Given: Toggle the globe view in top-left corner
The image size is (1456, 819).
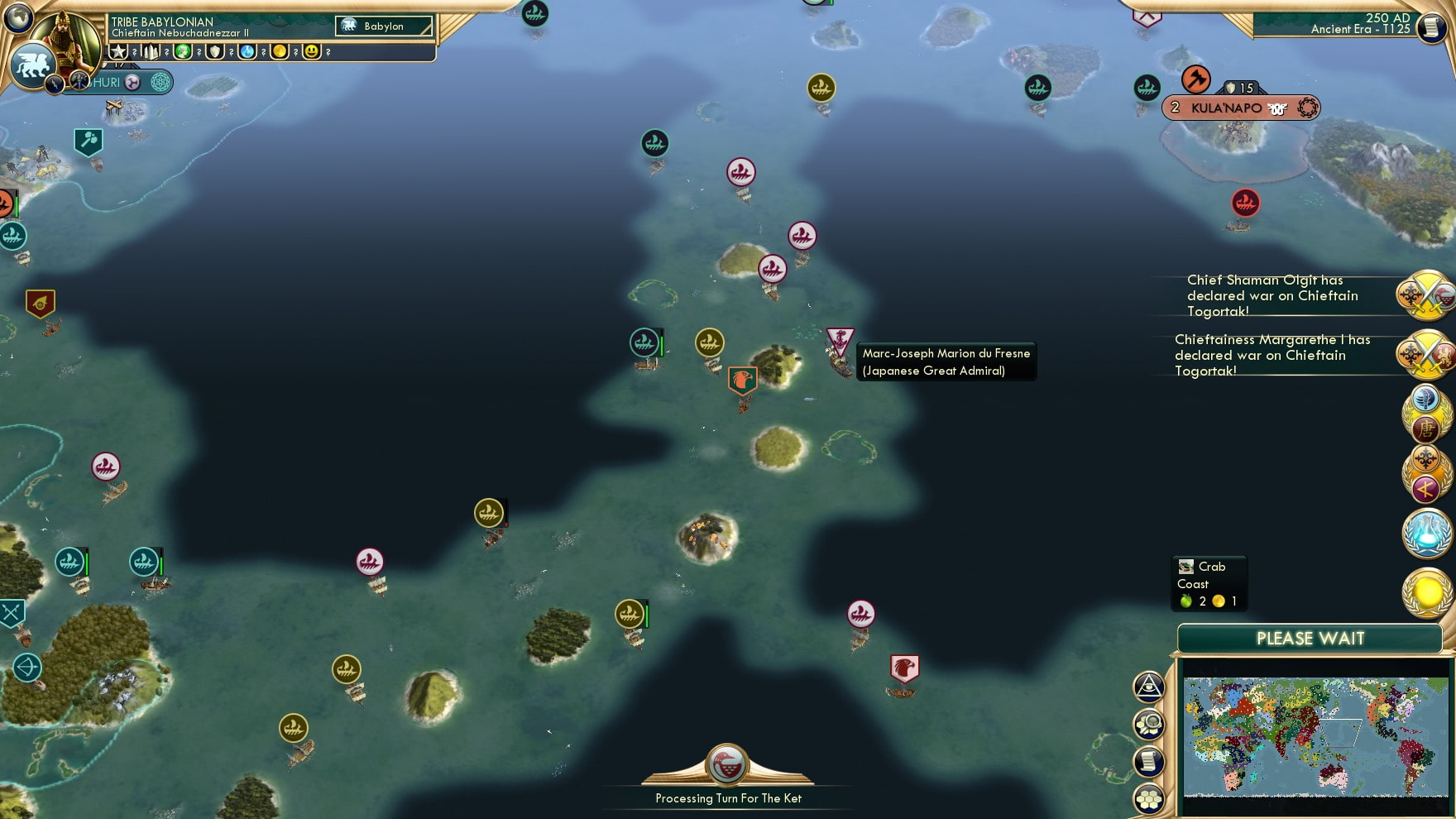Looking at the screenshot, I should 17,20.
